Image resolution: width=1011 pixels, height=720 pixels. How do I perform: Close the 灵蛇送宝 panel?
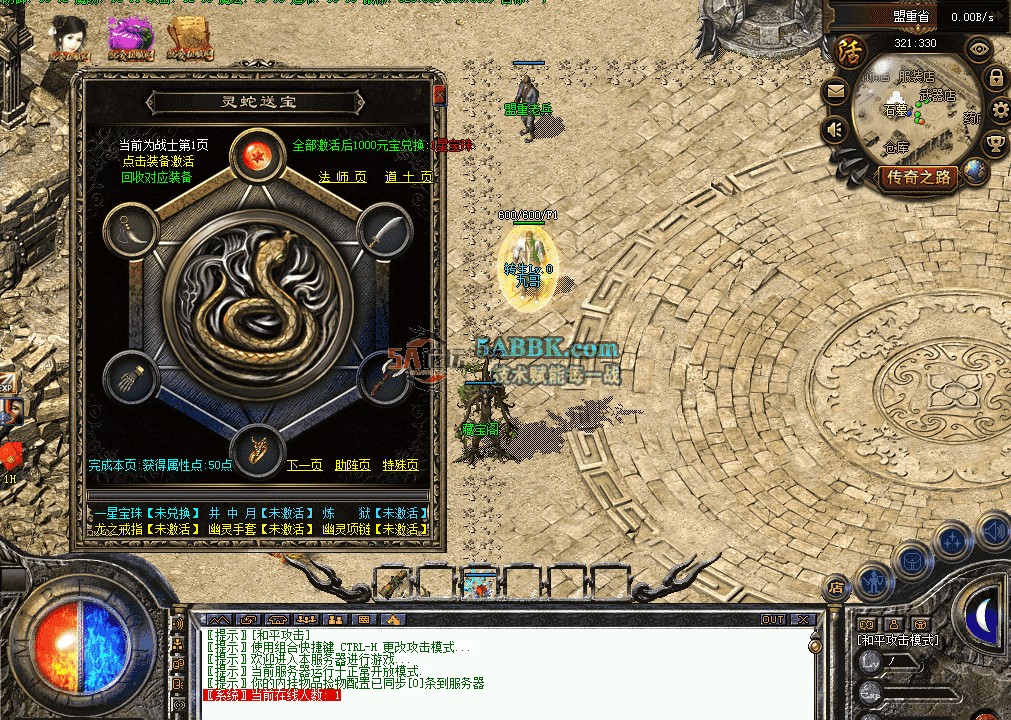pyautogui.click(x=439, y=94)
